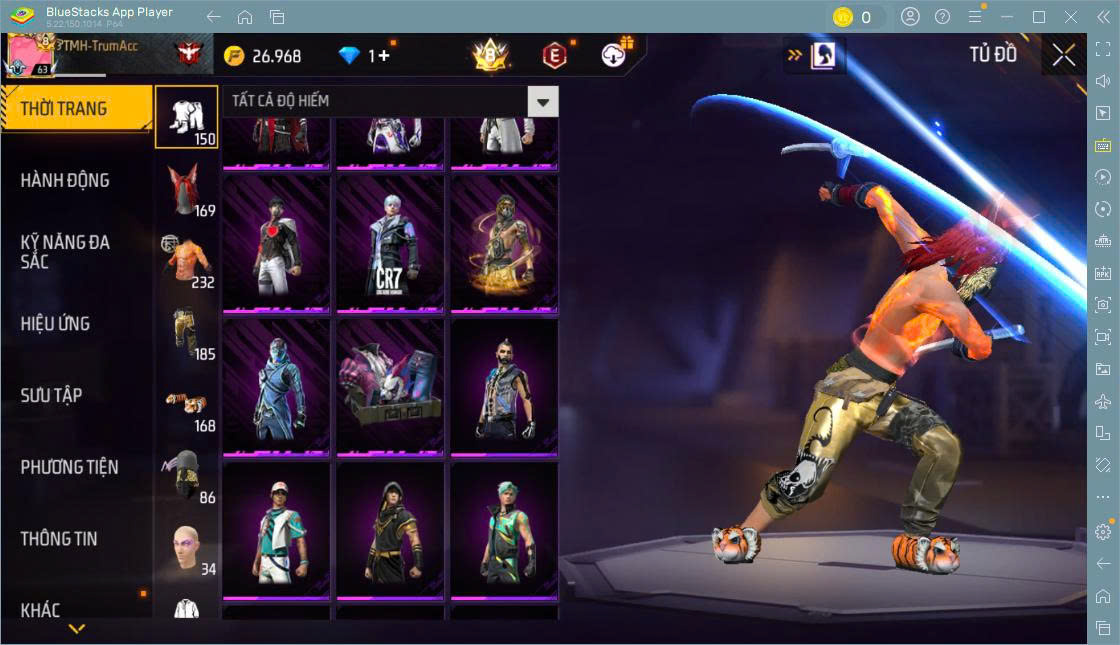This screenshot has width=1120, height=645.
Task: Add diamonds with the plus button
Action: [x=383, y=56]
